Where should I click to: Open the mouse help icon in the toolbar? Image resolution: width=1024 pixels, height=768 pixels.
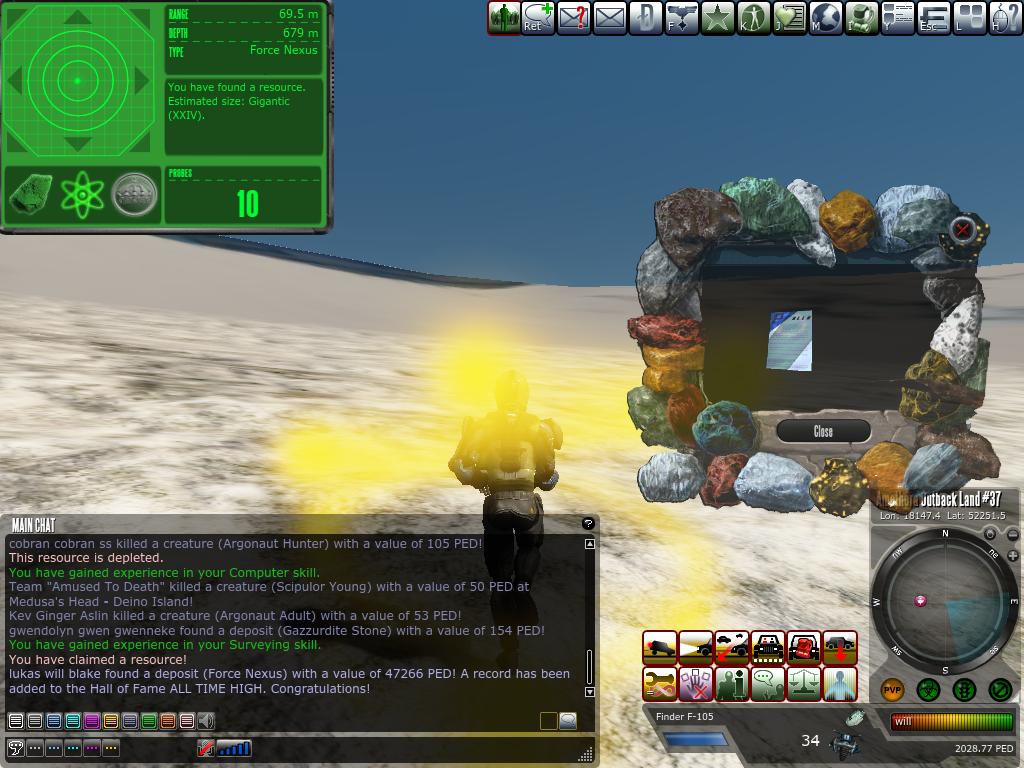point(1005,17)
